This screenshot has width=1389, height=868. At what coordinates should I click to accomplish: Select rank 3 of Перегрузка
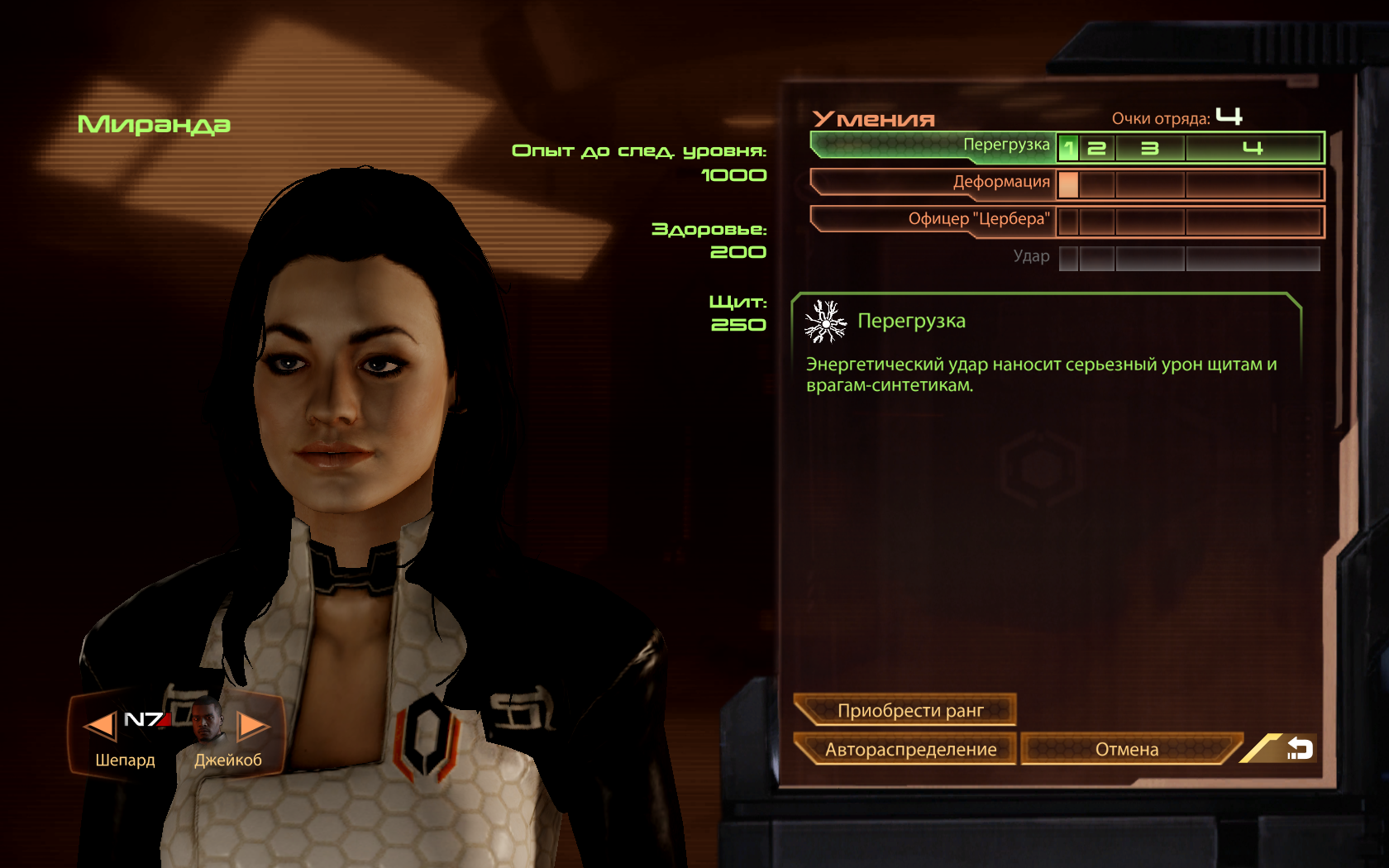click(1150, 149)
